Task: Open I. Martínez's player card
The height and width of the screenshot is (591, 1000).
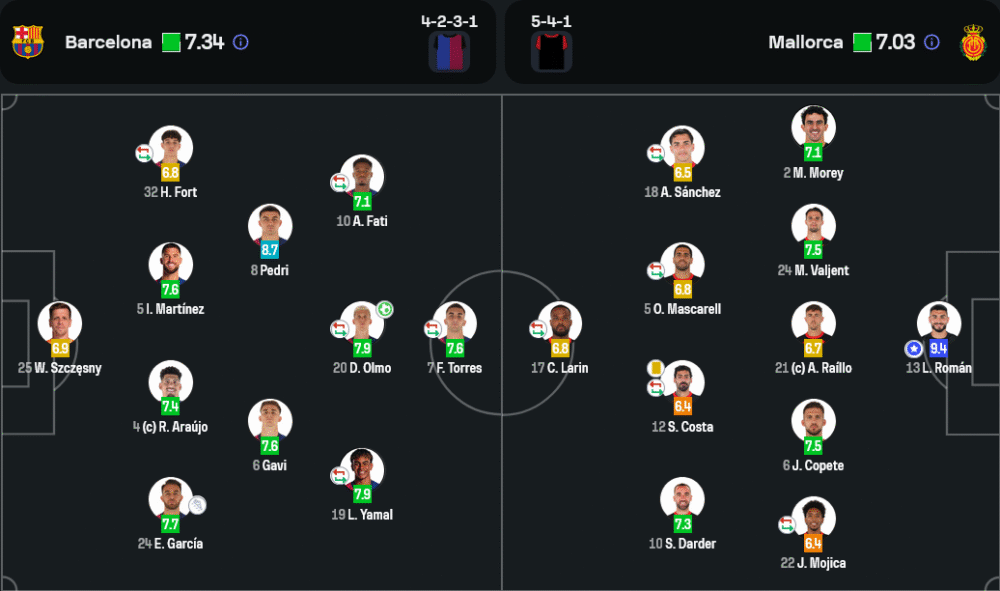Action: pyautogui.click(x=171, y=266)
